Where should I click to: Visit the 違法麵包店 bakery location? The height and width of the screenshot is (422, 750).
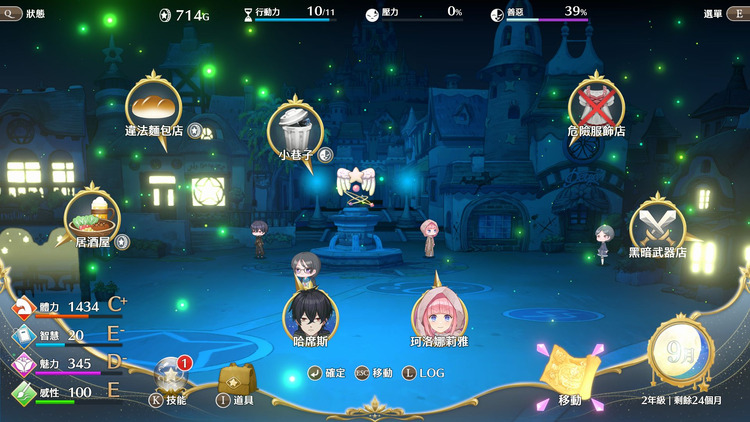153,104
